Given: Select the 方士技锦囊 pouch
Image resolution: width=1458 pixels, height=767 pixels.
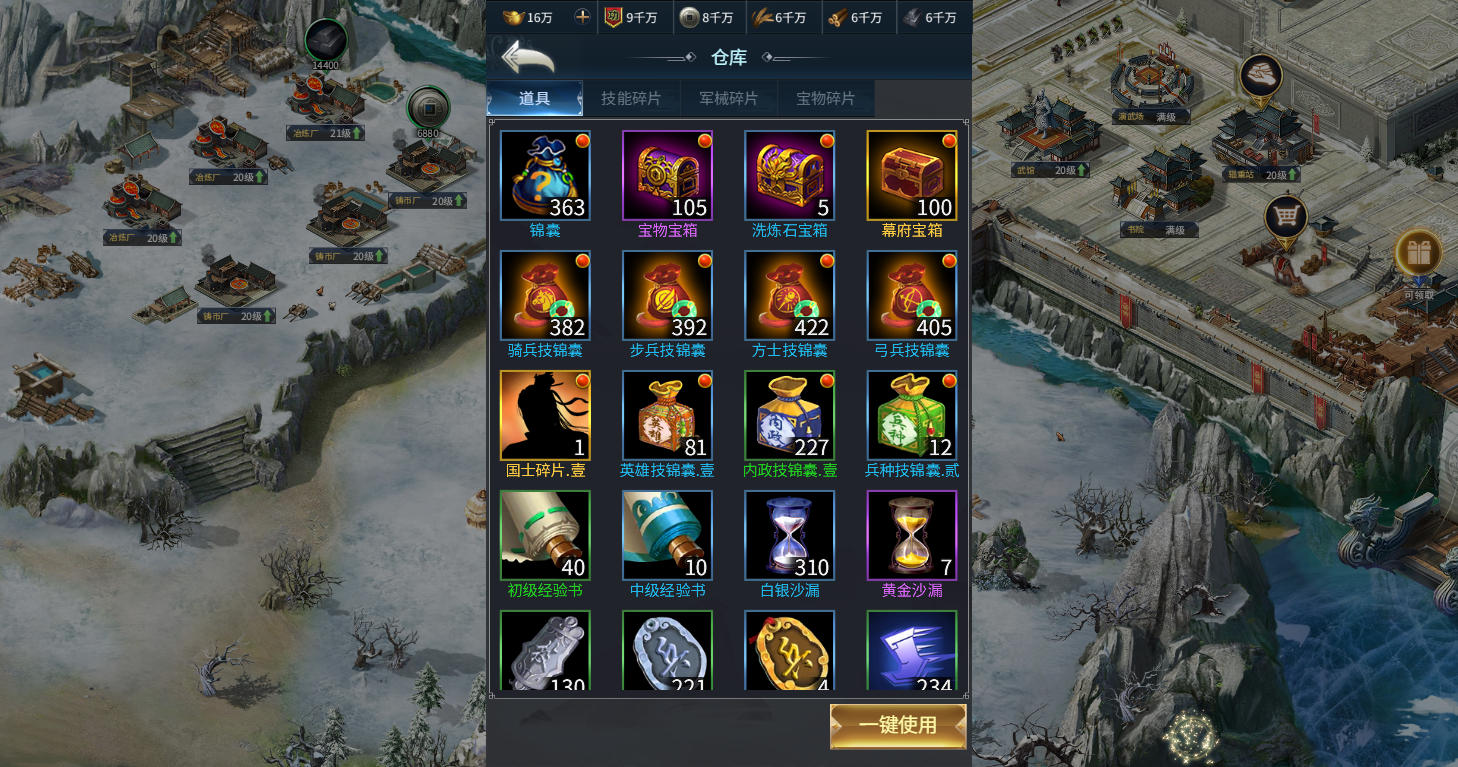Looking at the screenshot, I should [x=789, y=296].
